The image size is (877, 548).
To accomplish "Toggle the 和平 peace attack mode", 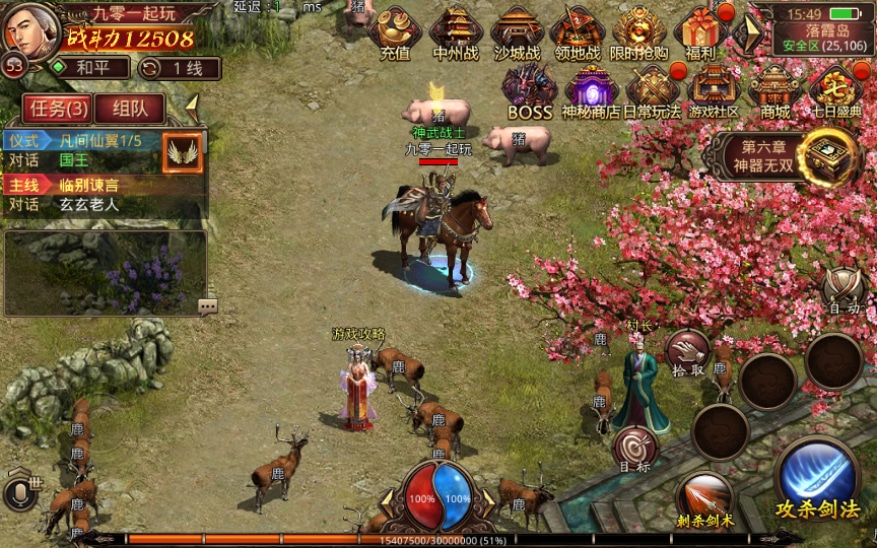I will [90, 68].
